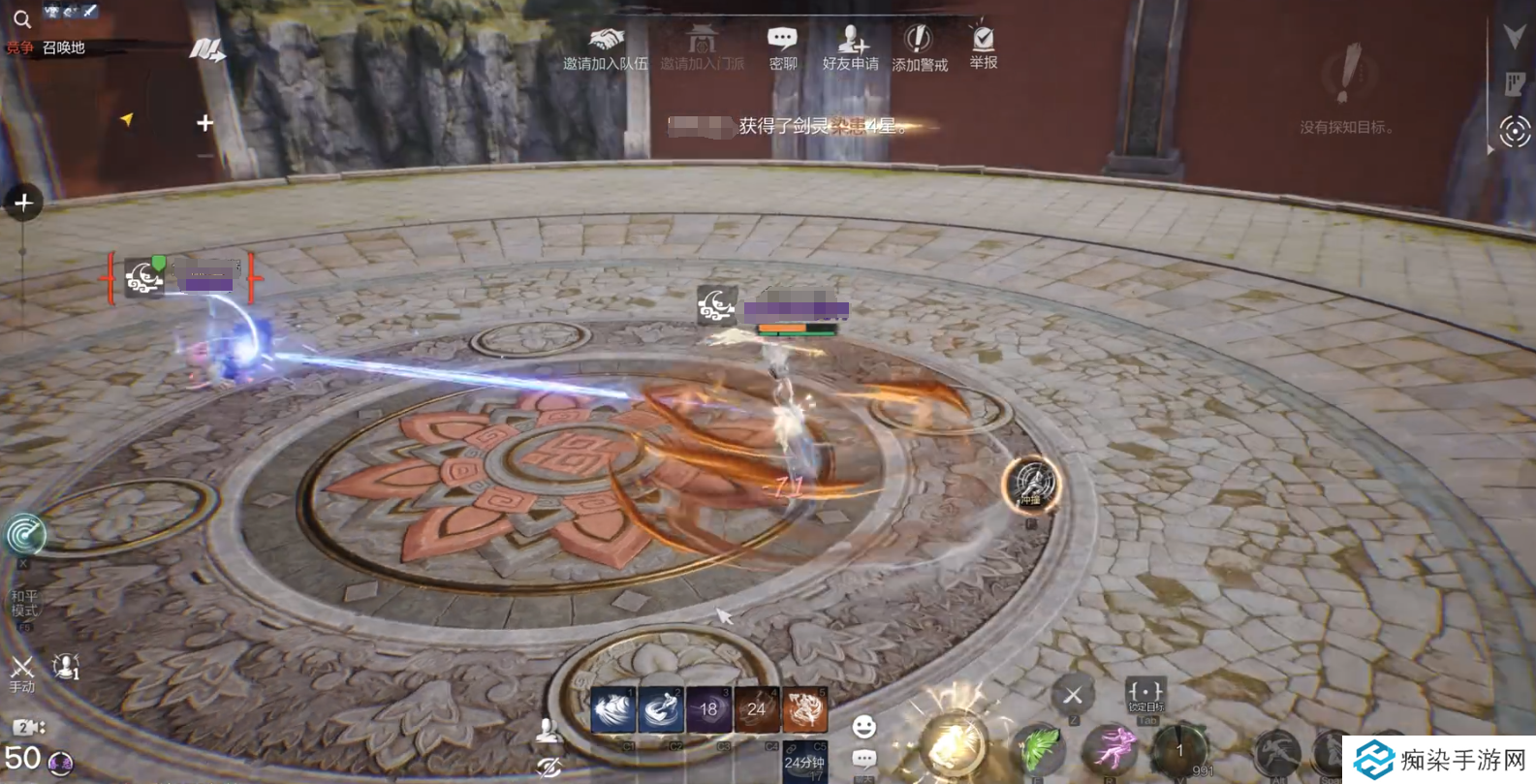Open the chat speech bubble icon
Screen dimensions: 1536x784
863,759
